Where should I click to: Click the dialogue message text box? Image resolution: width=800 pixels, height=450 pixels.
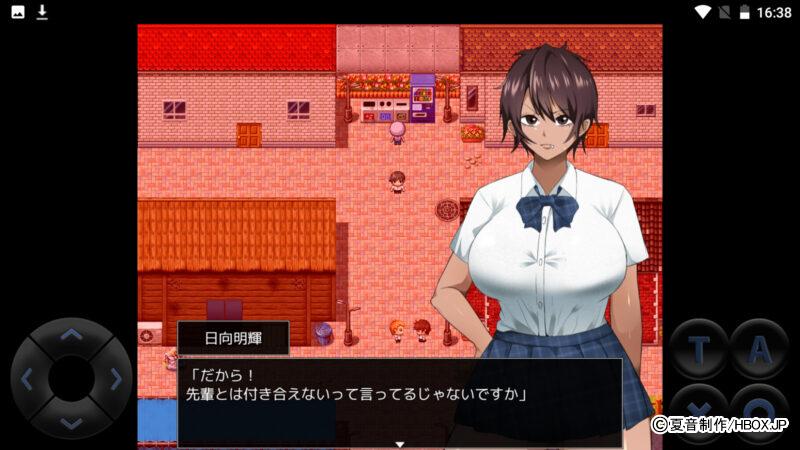[x=400, y=402]
